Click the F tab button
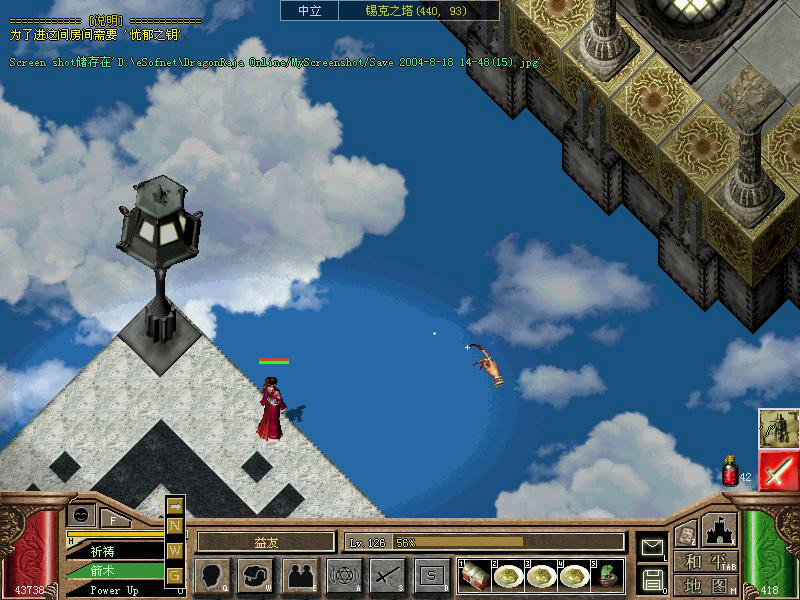Screen dimensions: 800x600 (x=114, y=518)
